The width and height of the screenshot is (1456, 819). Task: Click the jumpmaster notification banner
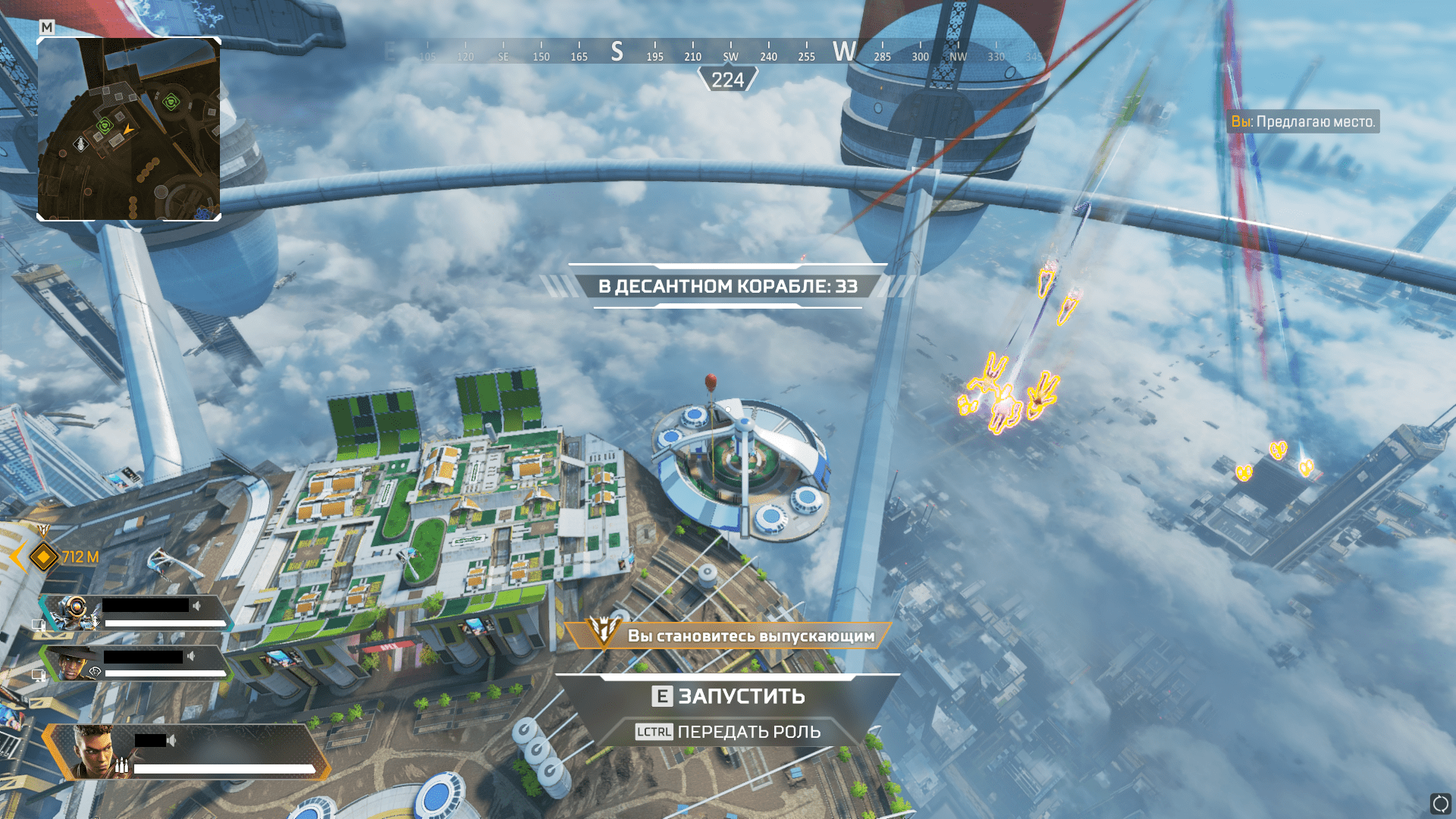point(728,635)
